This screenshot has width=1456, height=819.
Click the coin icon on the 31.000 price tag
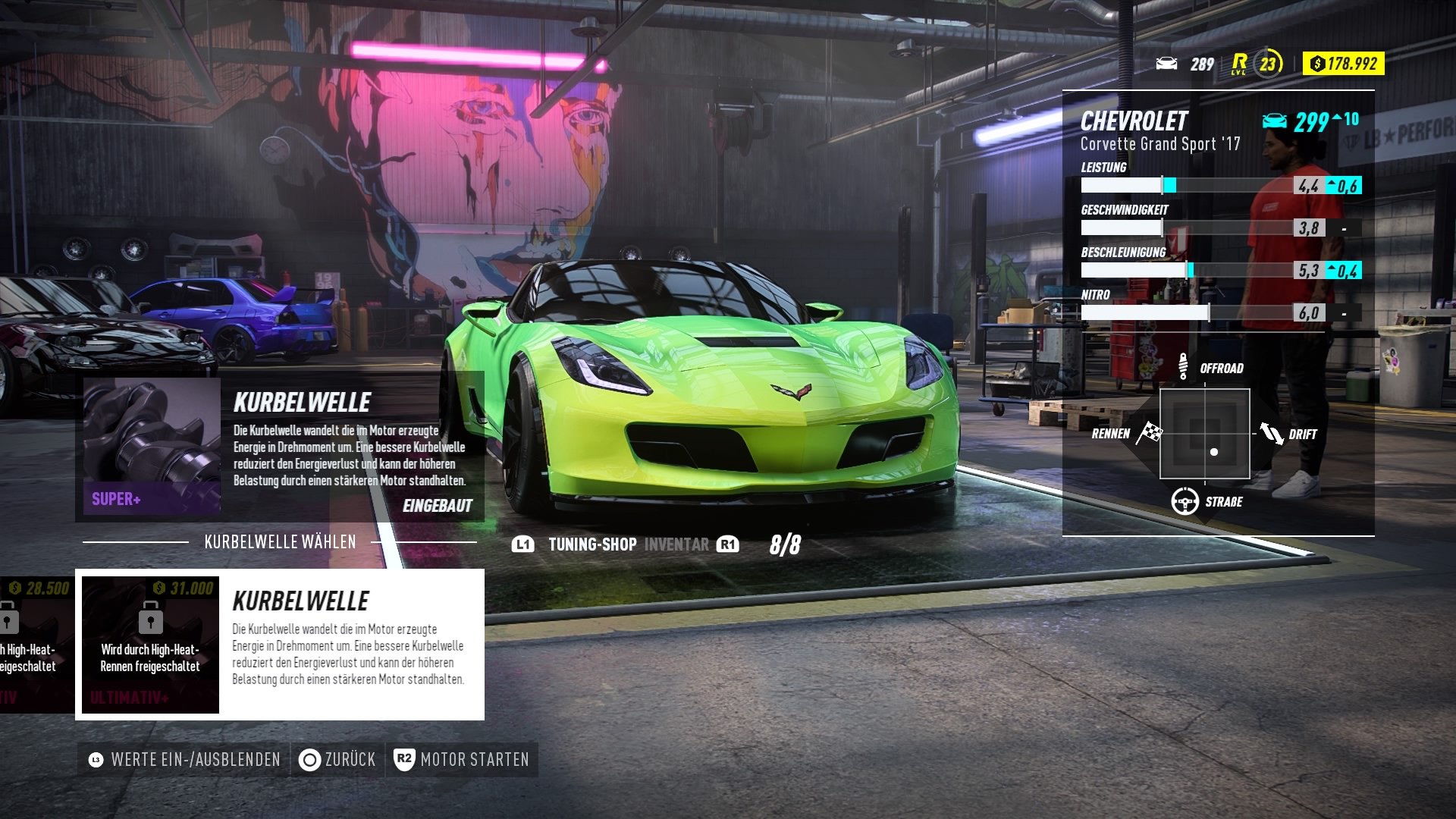158,588
